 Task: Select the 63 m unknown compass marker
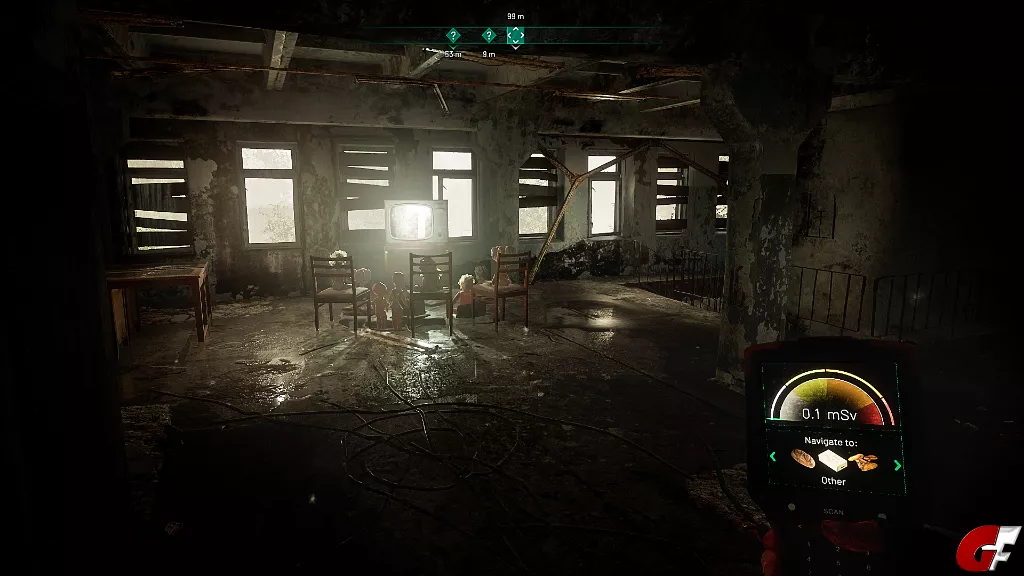(453, 36)
